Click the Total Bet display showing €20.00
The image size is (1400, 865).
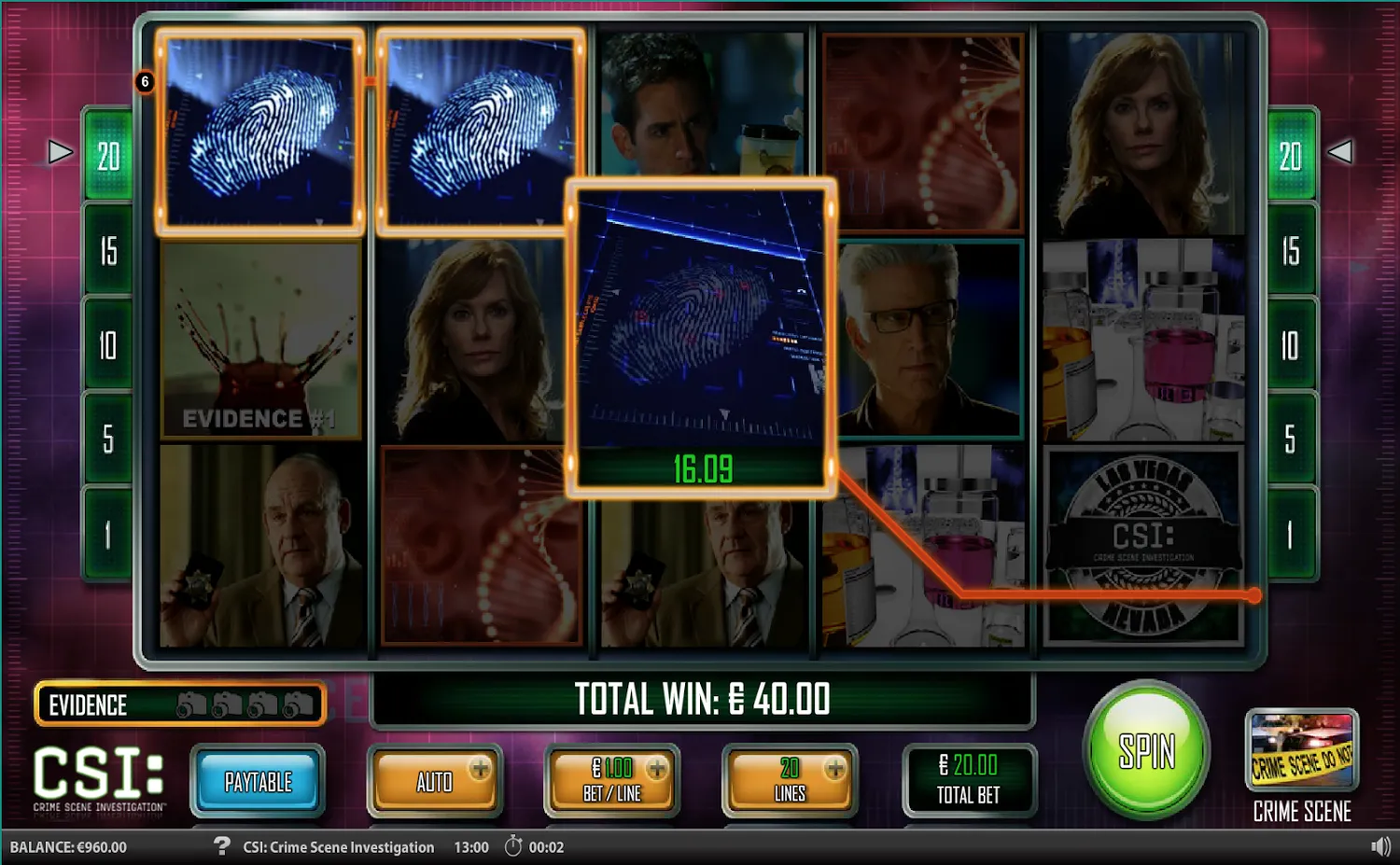(x=969, y=782)
